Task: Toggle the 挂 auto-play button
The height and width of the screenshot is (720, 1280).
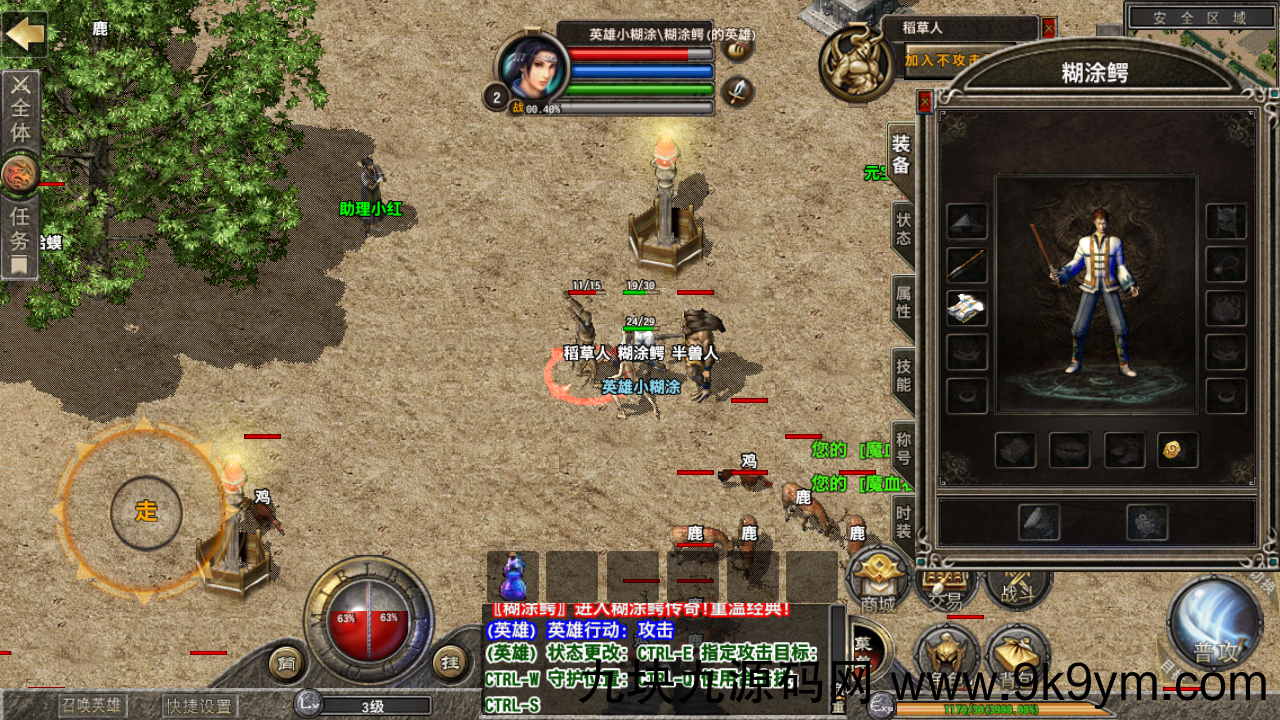Action: tap(449, 662)
